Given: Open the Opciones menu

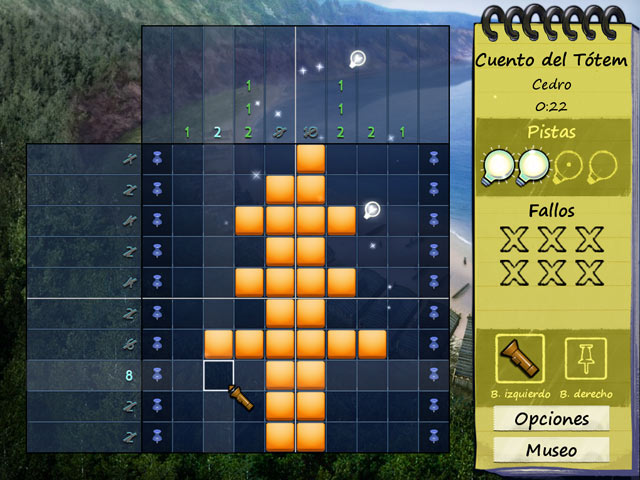Looking at the screenshot, I should 551,419.
